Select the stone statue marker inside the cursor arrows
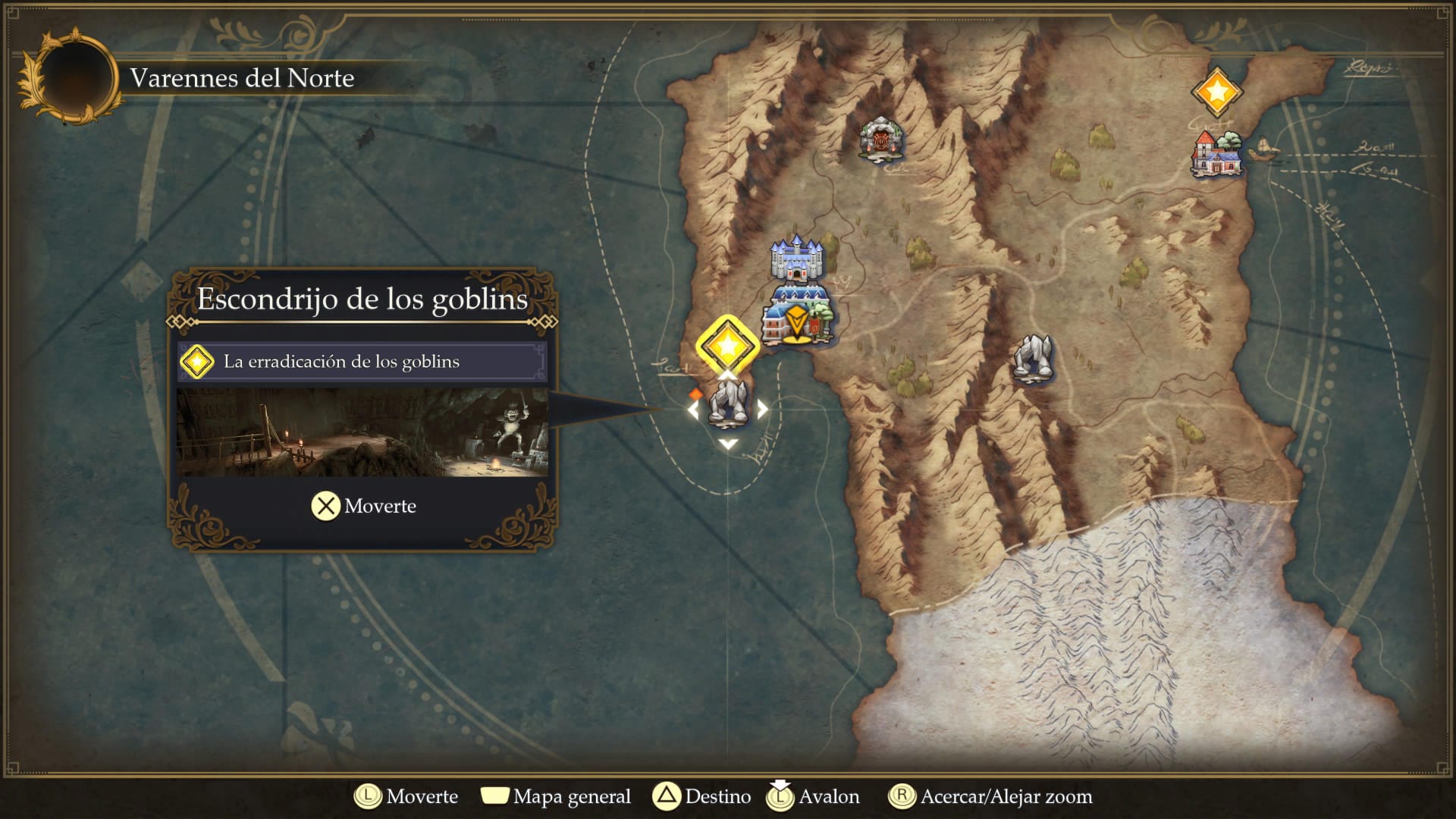Screen dimensions: 1456x819 (x=728, y=402)
